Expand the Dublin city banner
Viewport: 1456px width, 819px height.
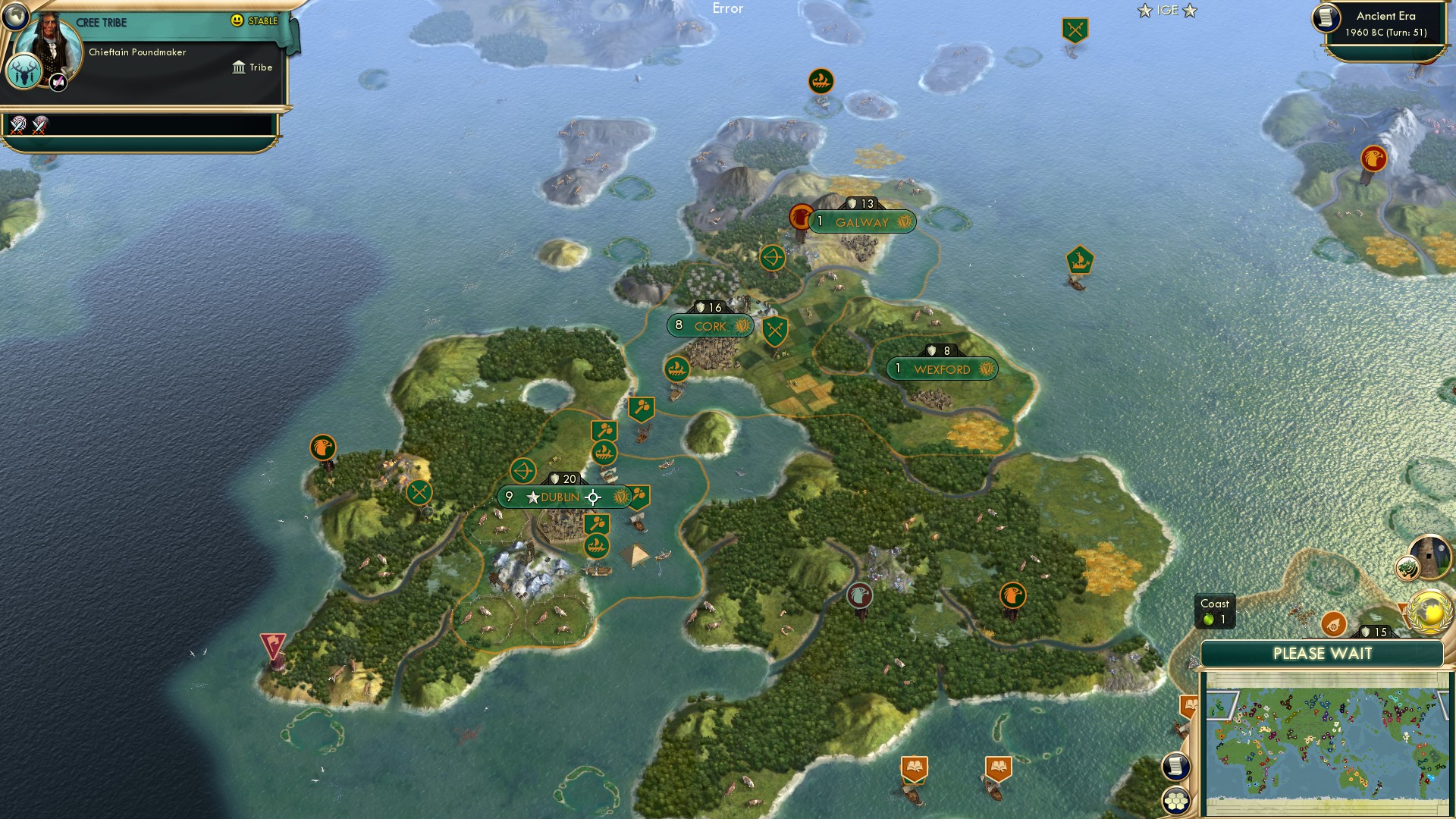(561, 497)
